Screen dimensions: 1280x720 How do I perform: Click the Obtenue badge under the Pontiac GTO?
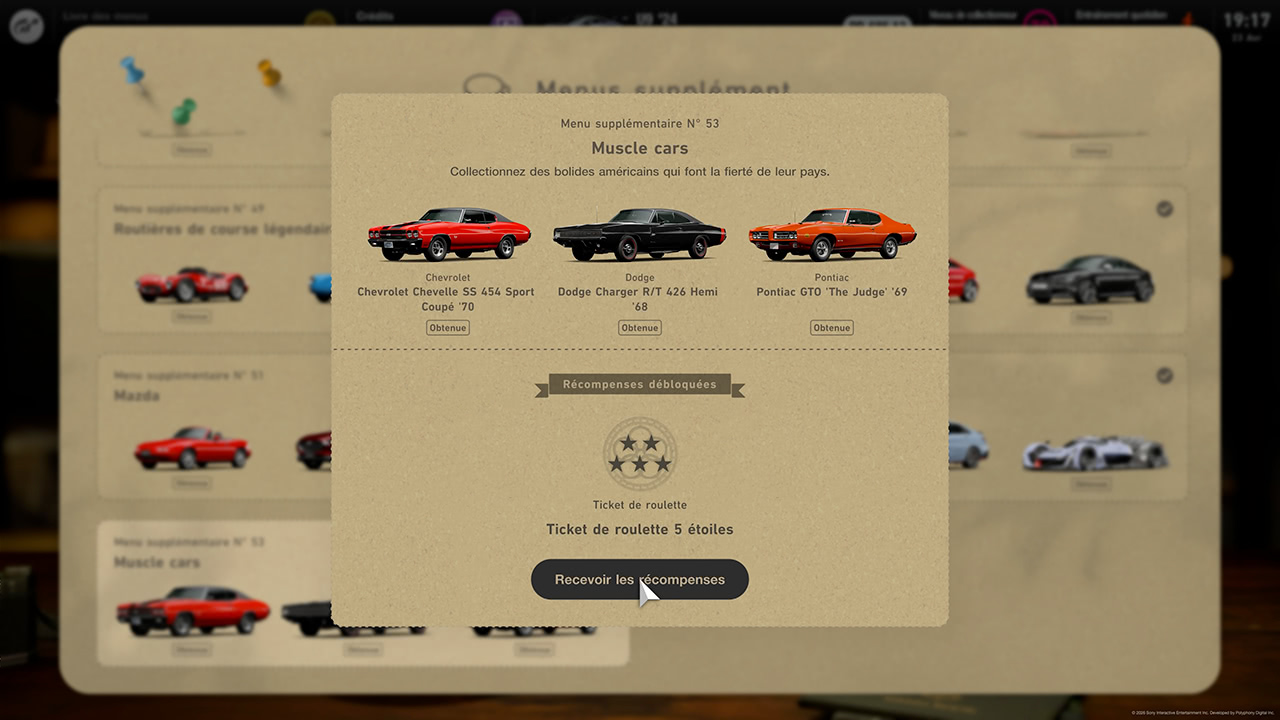831,327
